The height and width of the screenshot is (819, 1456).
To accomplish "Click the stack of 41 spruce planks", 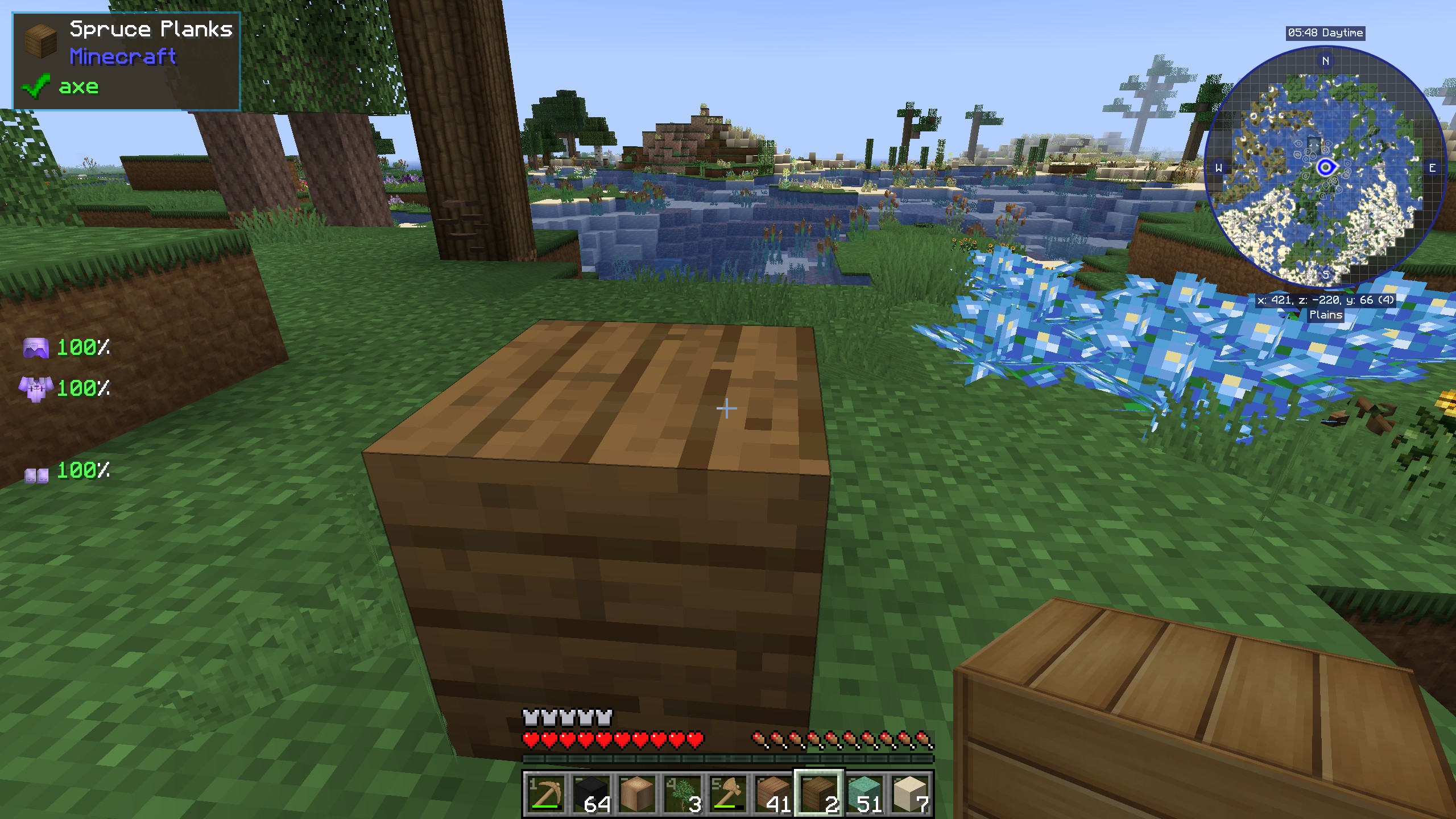I will (x=773, y=793).
